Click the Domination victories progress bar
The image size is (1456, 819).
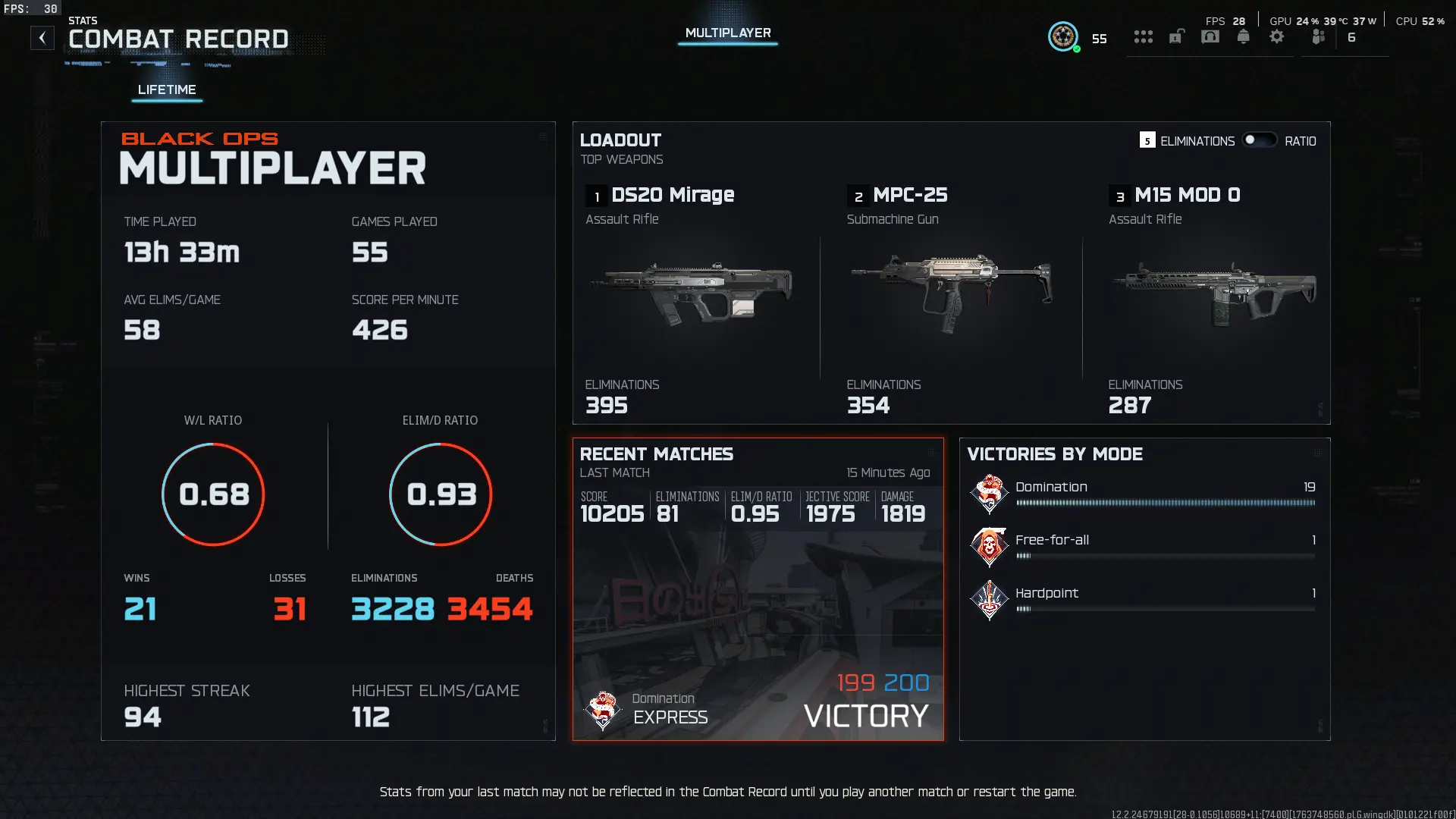pos(1164,503)
